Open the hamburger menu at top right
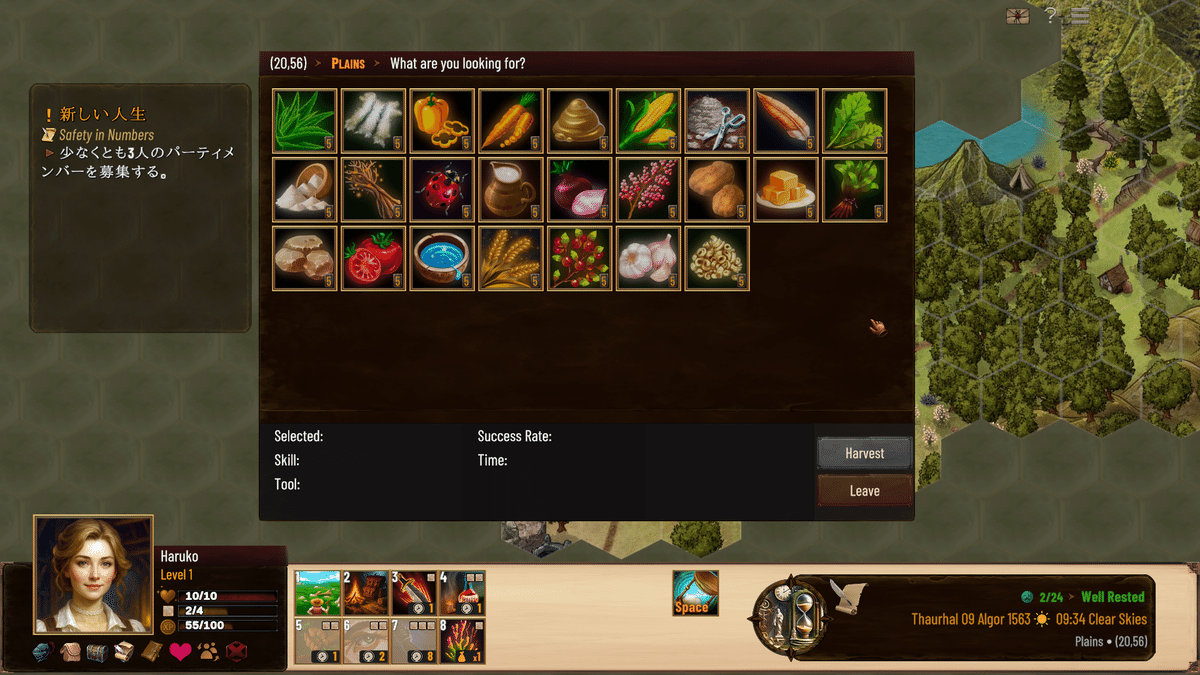Screen dimensions: 1200x675 click(x=1080, y=15)
